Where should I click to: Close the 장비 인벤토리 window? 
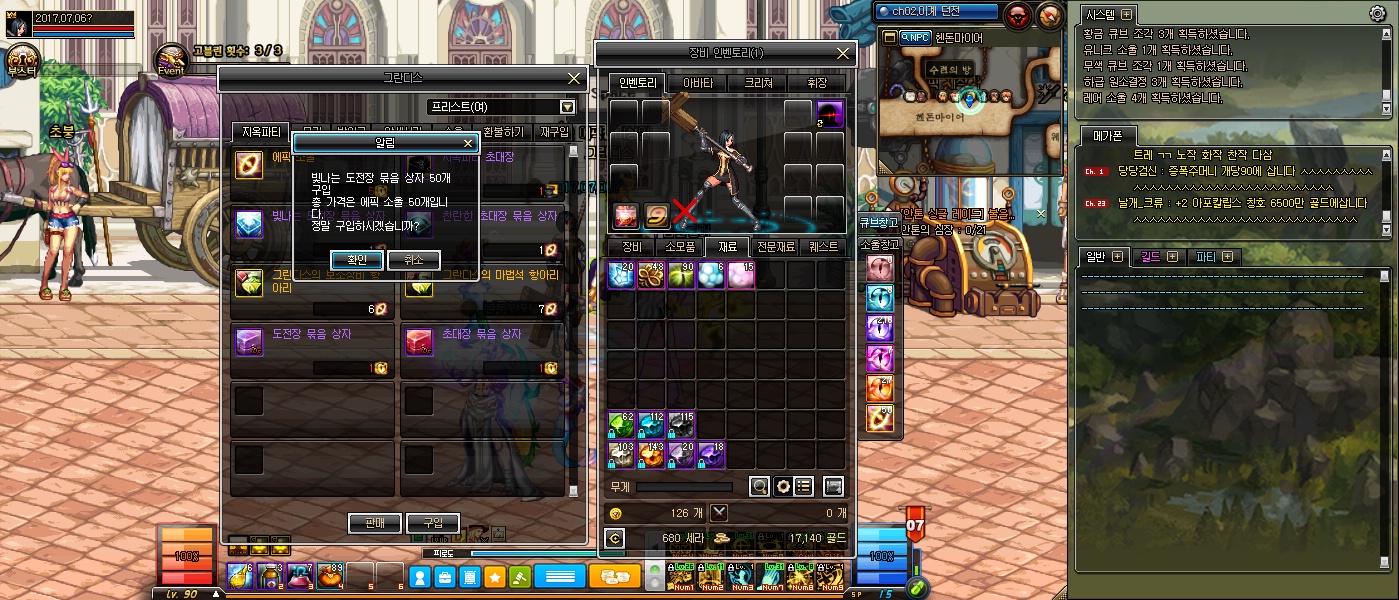844,54
